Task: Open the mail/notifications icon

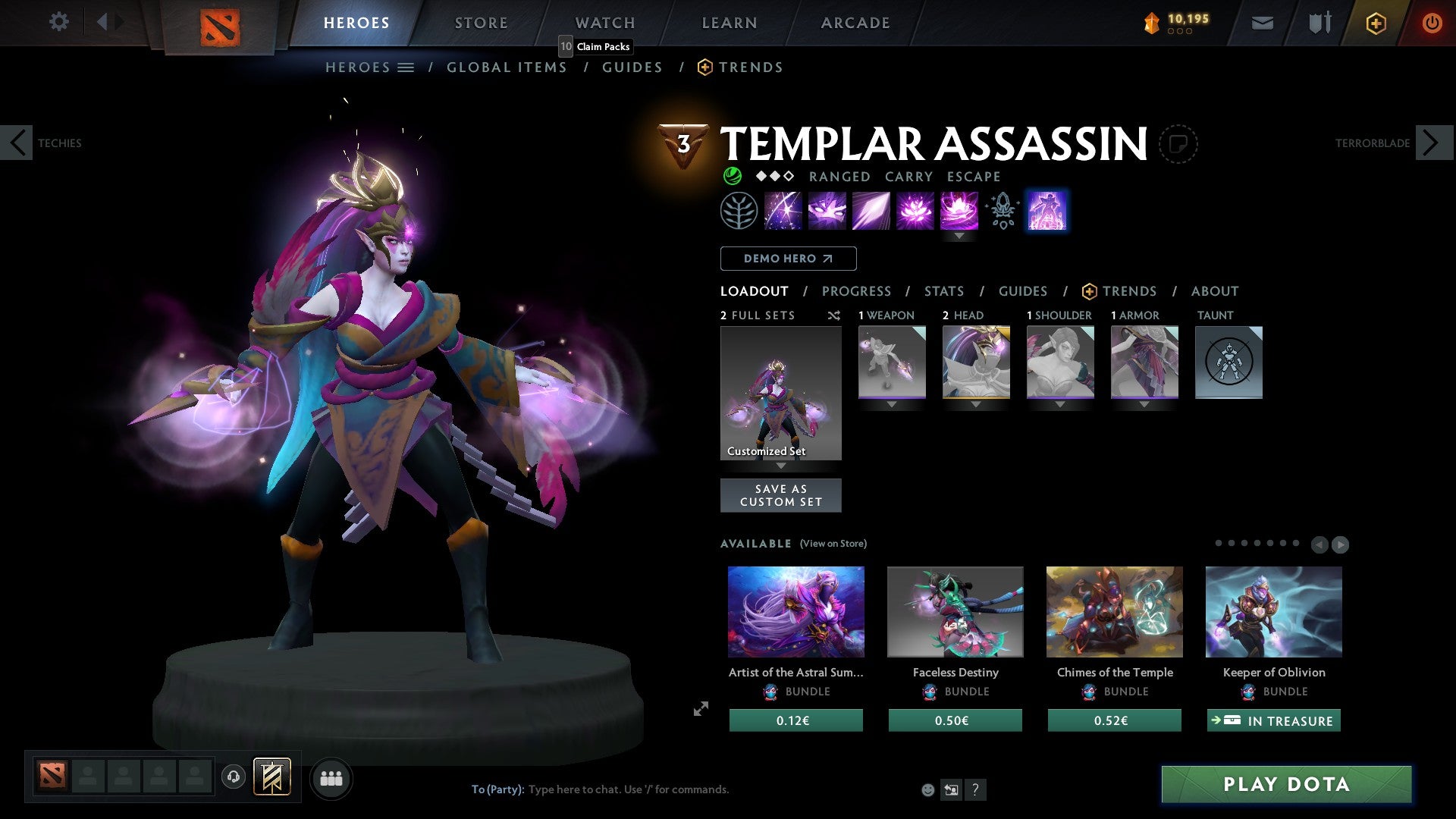Action: point(1262,22)
